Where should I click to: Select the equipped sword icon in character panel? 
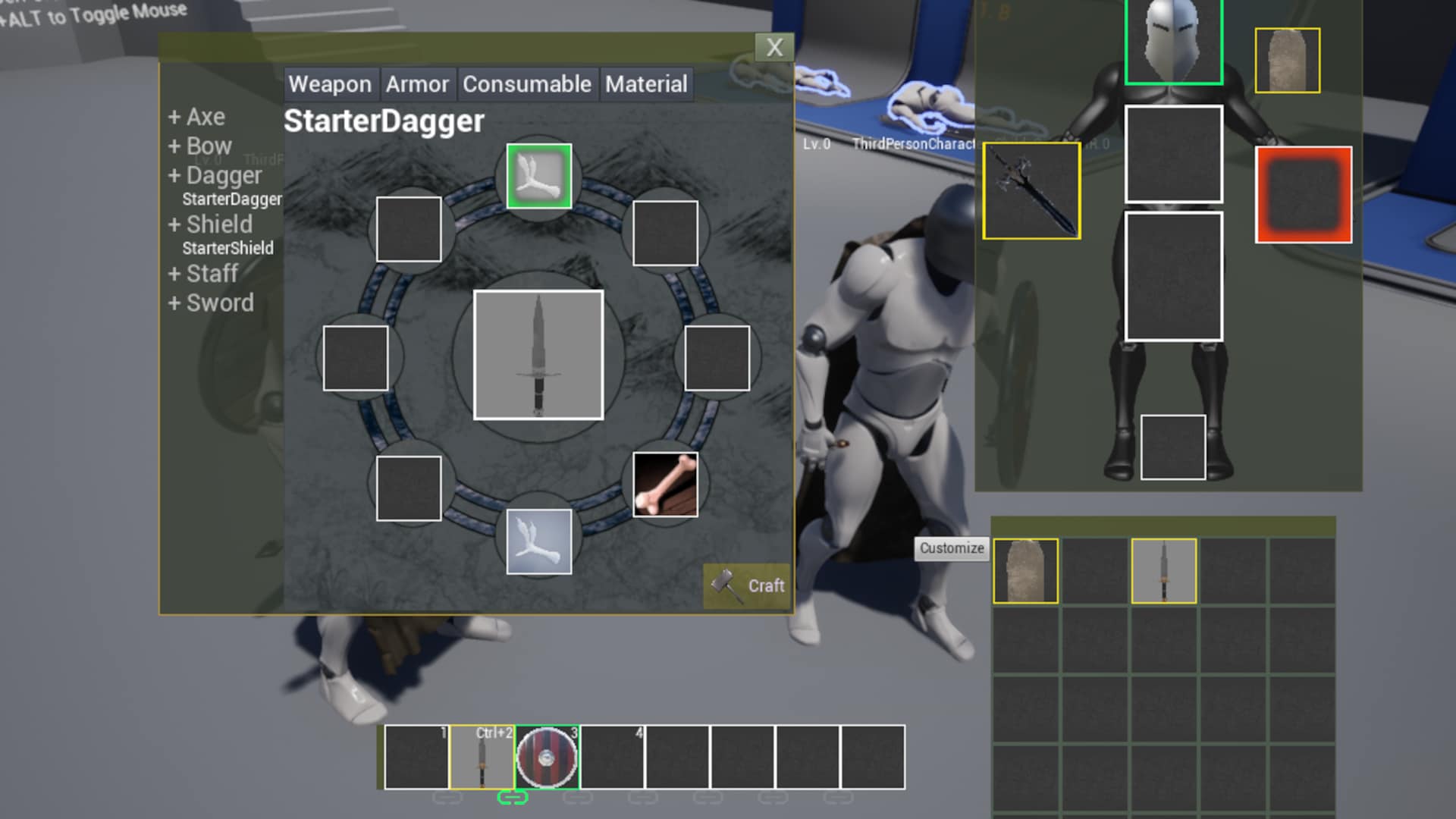coord(1031,189)
